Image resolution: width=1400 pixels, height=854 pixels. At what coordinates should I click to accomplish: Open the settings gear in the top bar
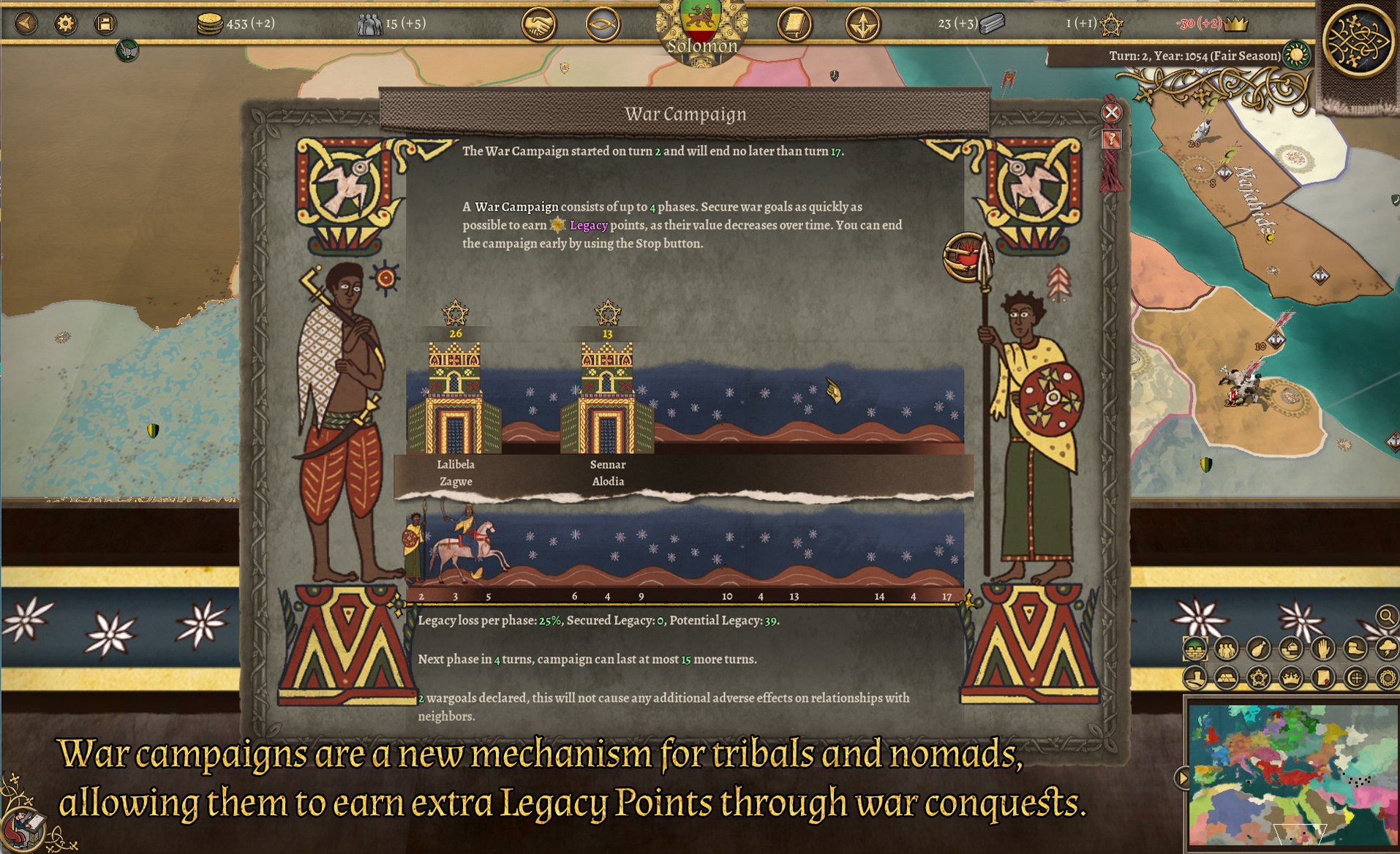(x=66, y=23)
